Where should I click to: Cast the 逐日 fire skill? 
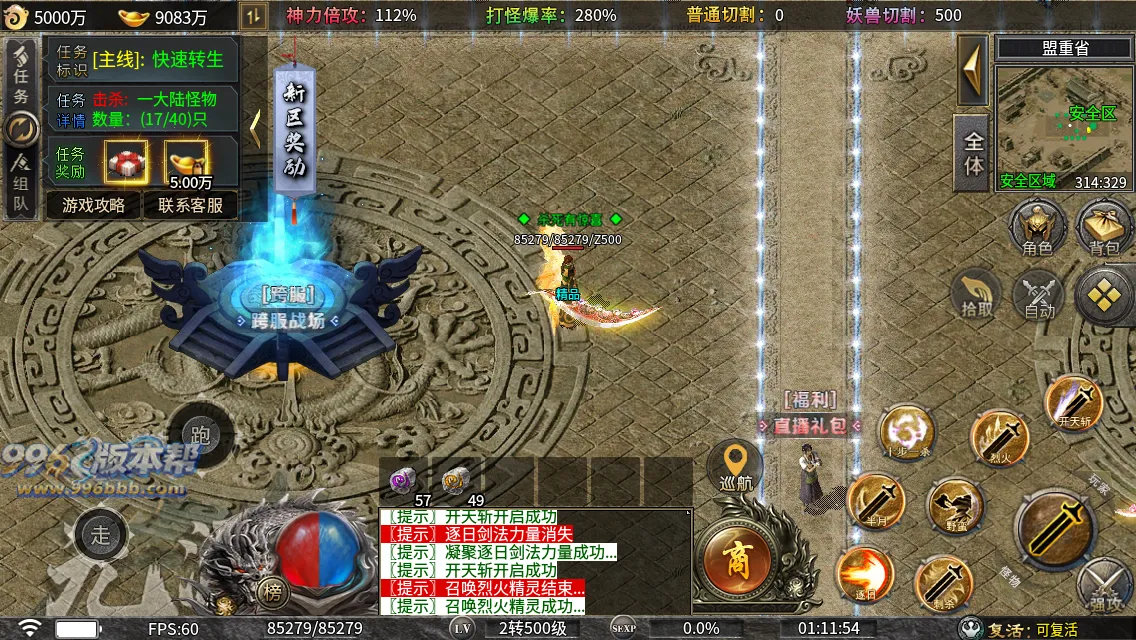[864, 575]
